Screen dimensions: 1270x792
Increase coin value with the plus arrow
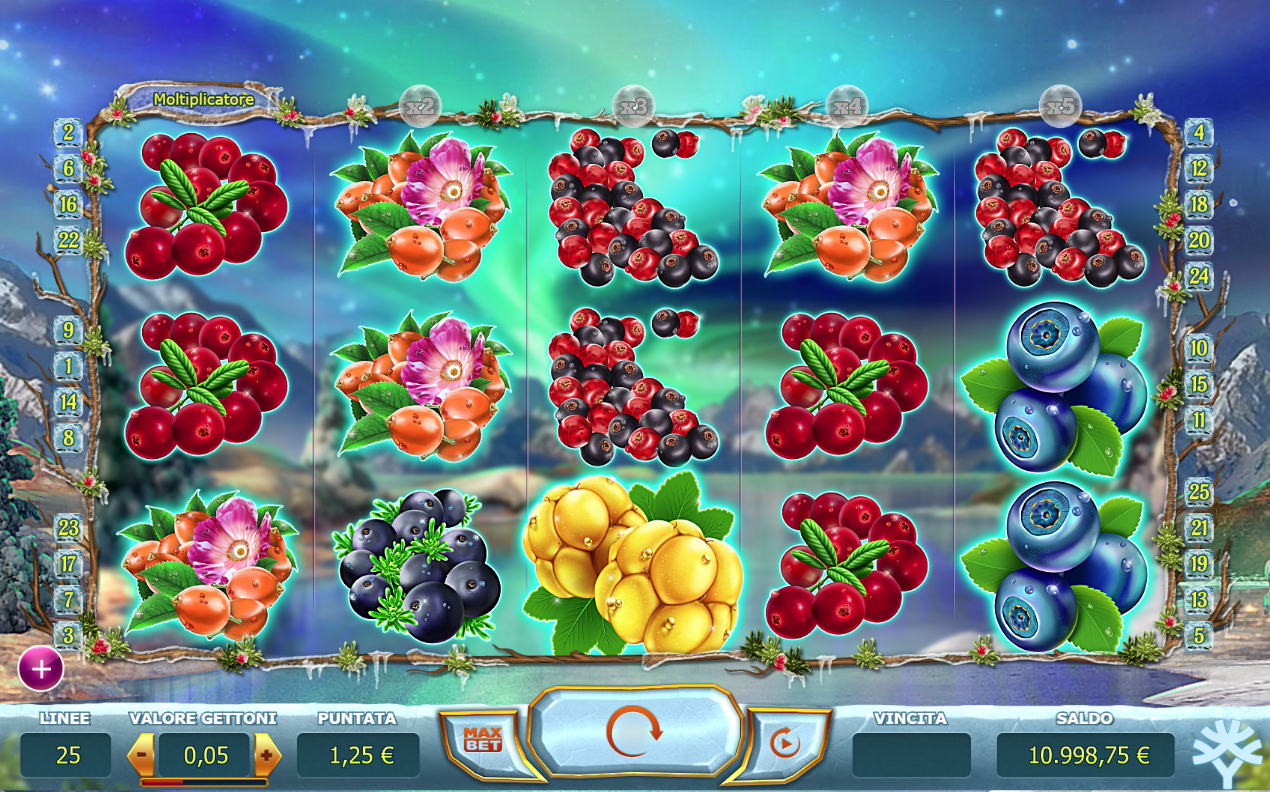(x=267, y=755)
